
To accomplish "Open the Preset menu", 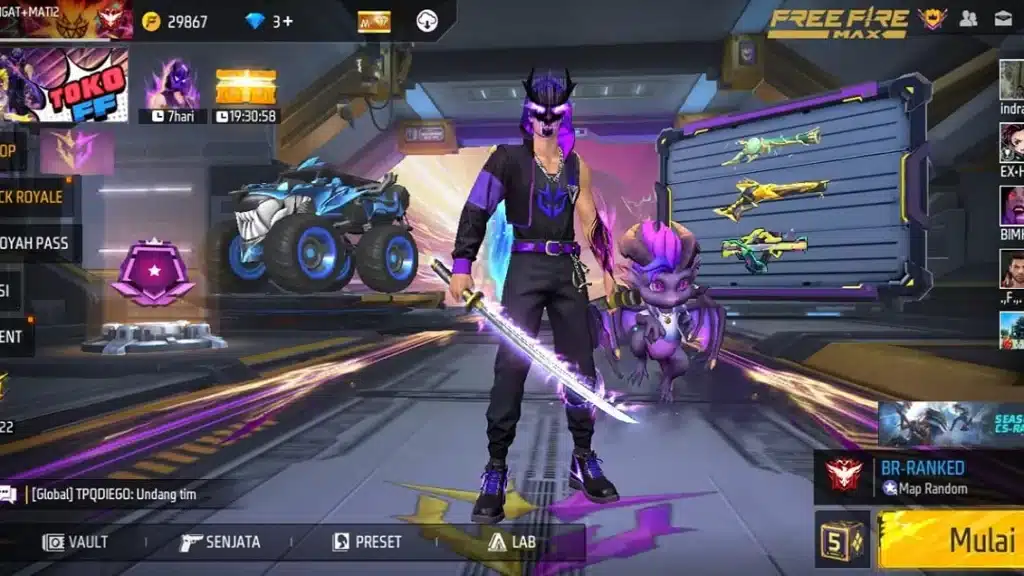I will click(x=367, y=542).
